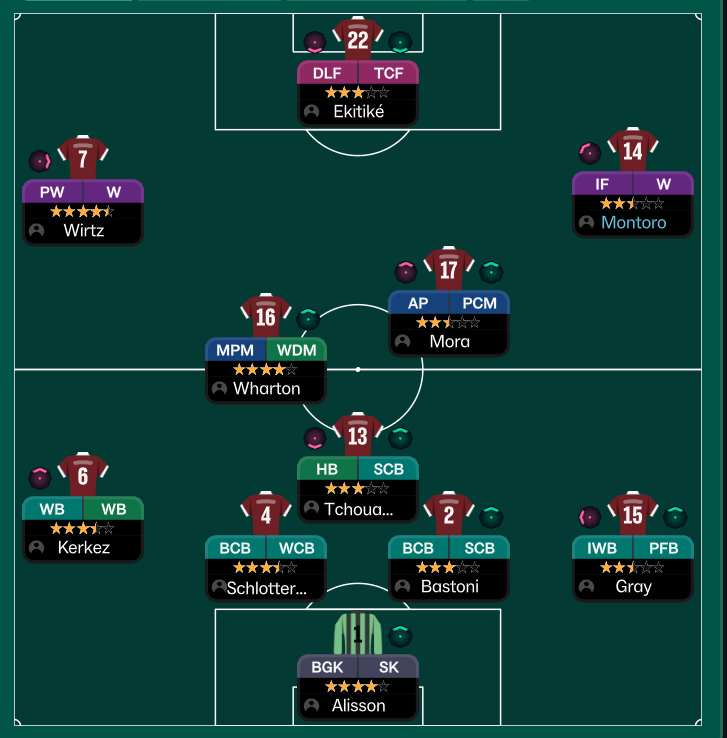Select Schlotterbeck's BCB role label
727x738 pixels.
coord(236,548)
